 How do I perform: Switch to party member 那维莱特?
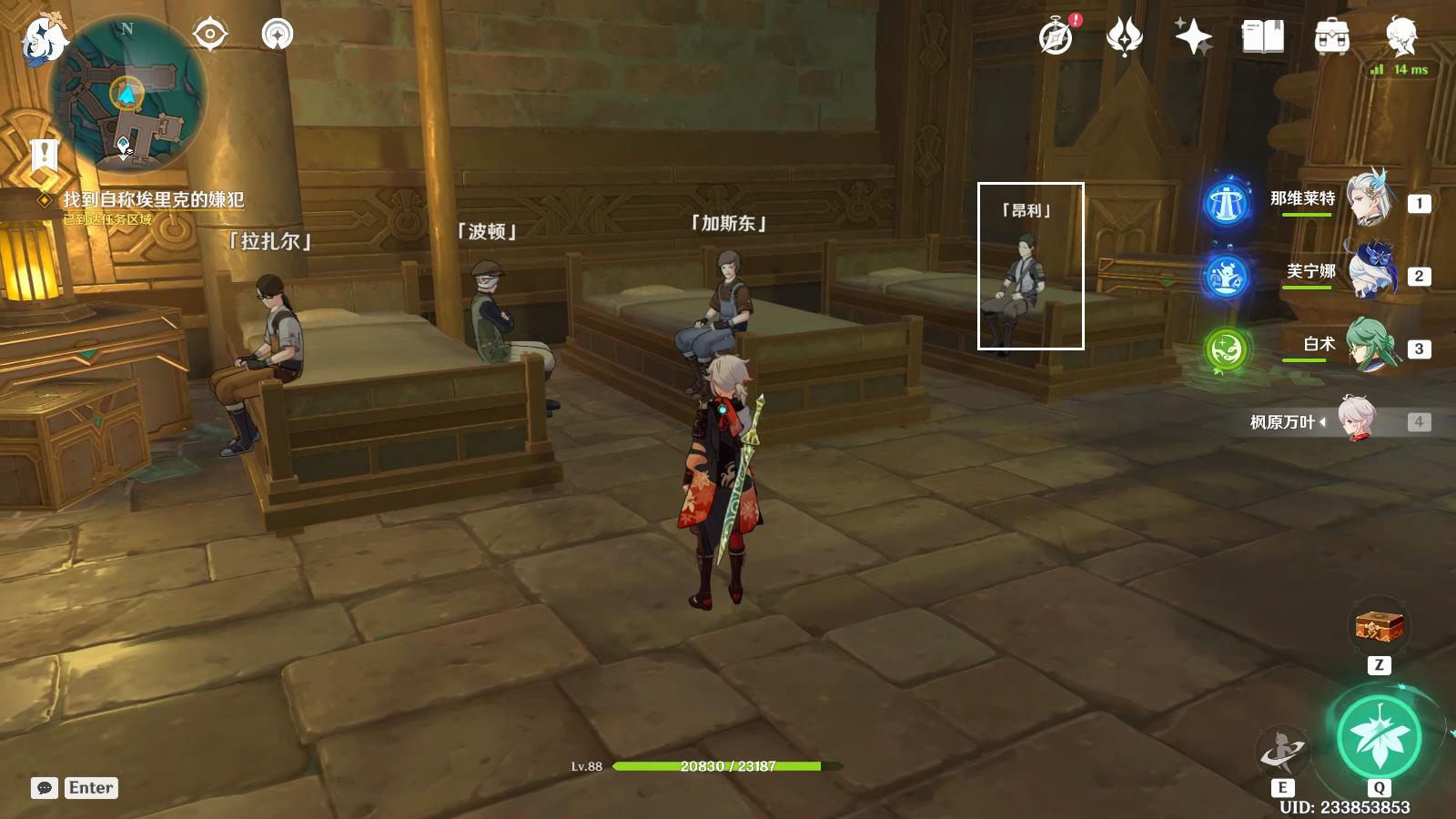coord(1367,198)
